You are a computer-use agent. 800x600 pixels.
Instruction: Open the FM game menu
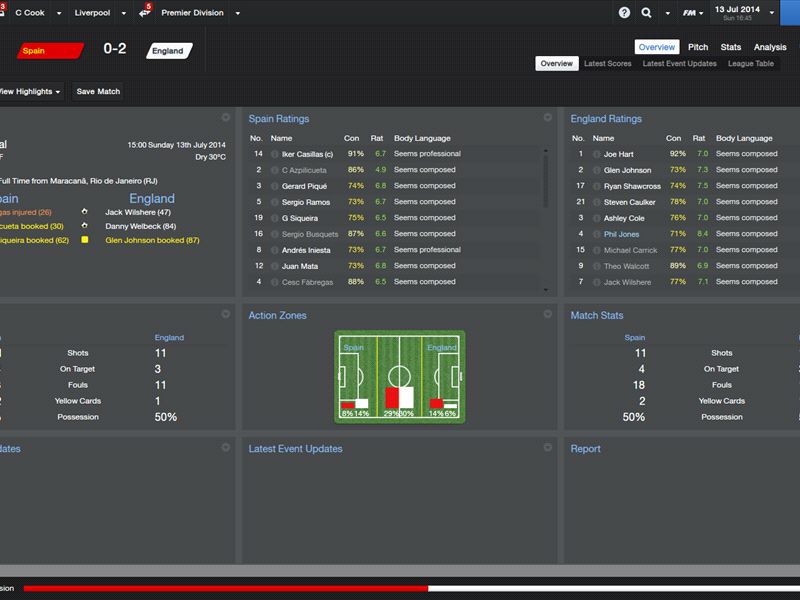coord(691,13)
